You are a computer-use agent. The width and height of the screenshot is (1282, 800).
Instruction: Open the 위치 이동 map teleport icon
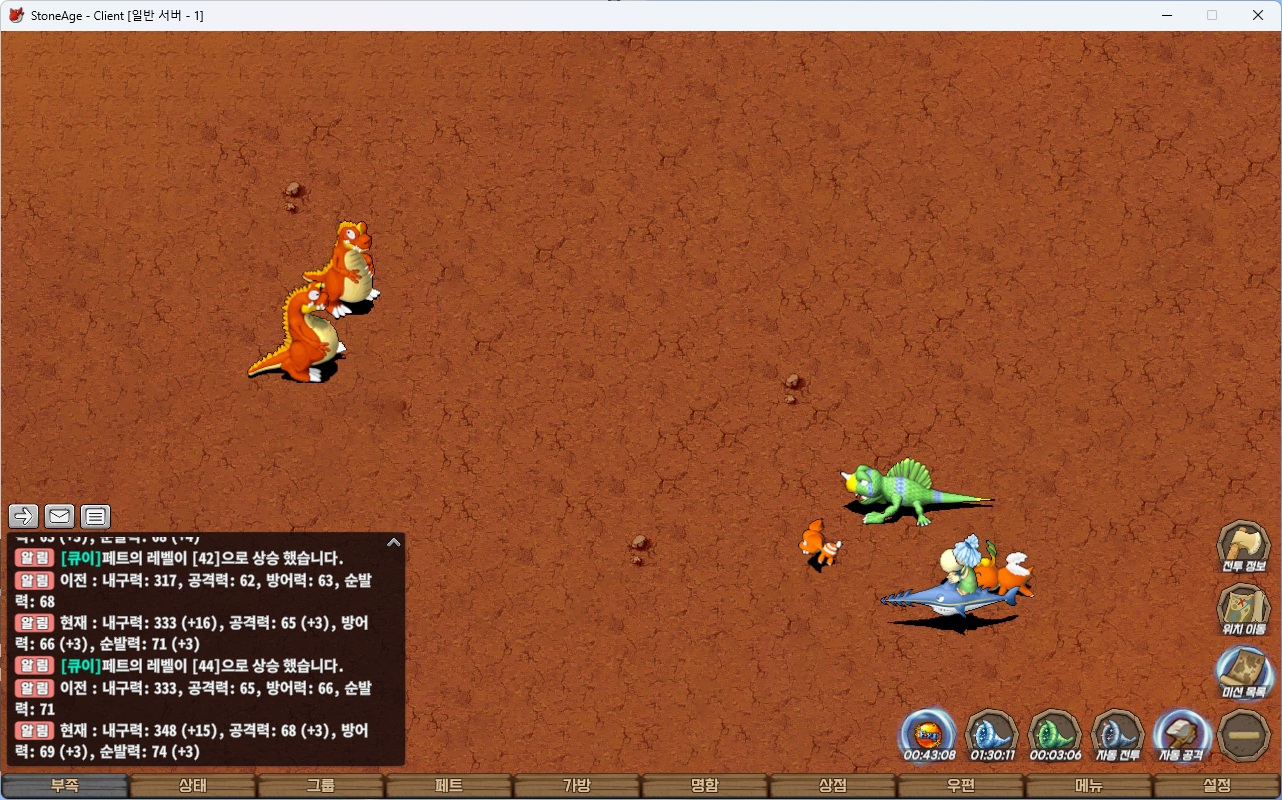tap(1244, 609)
